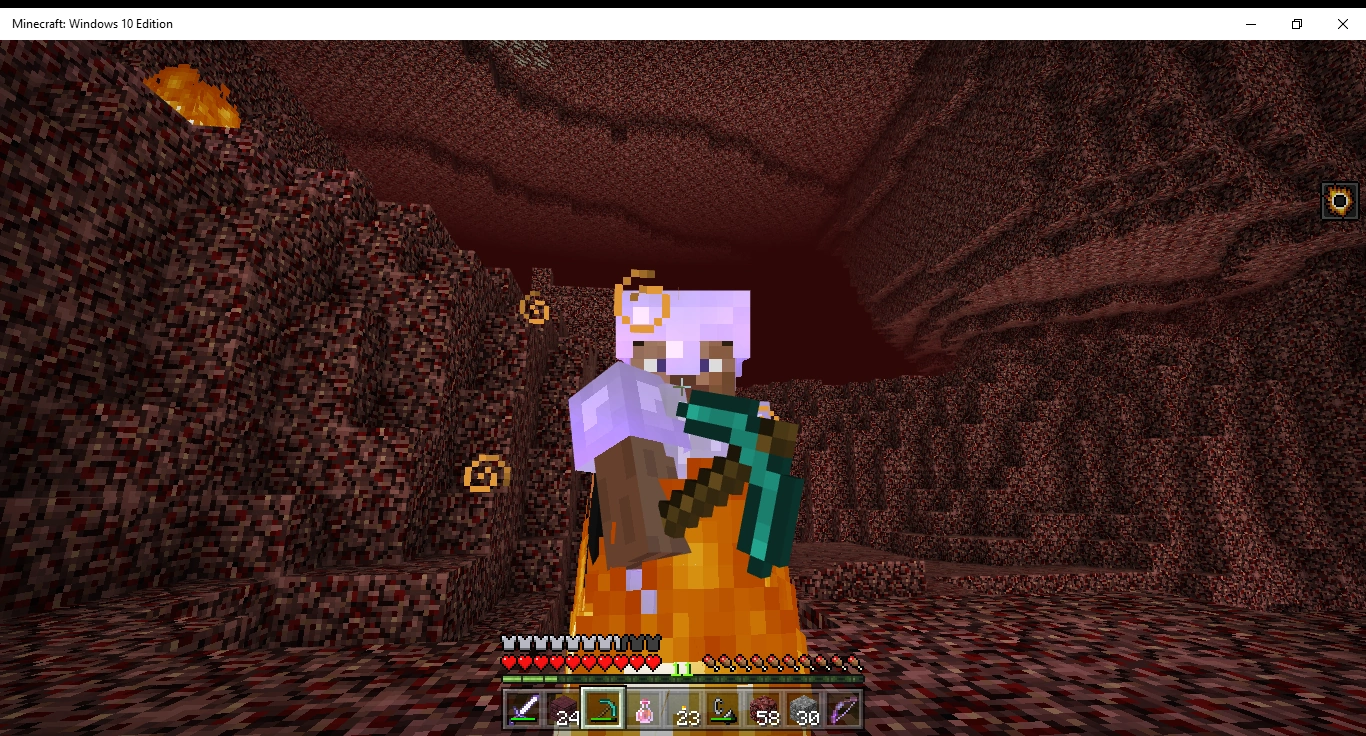This screenshot has width=1366, height=736.
Task: Click the window minimize button
Action: pos(1249,23)
